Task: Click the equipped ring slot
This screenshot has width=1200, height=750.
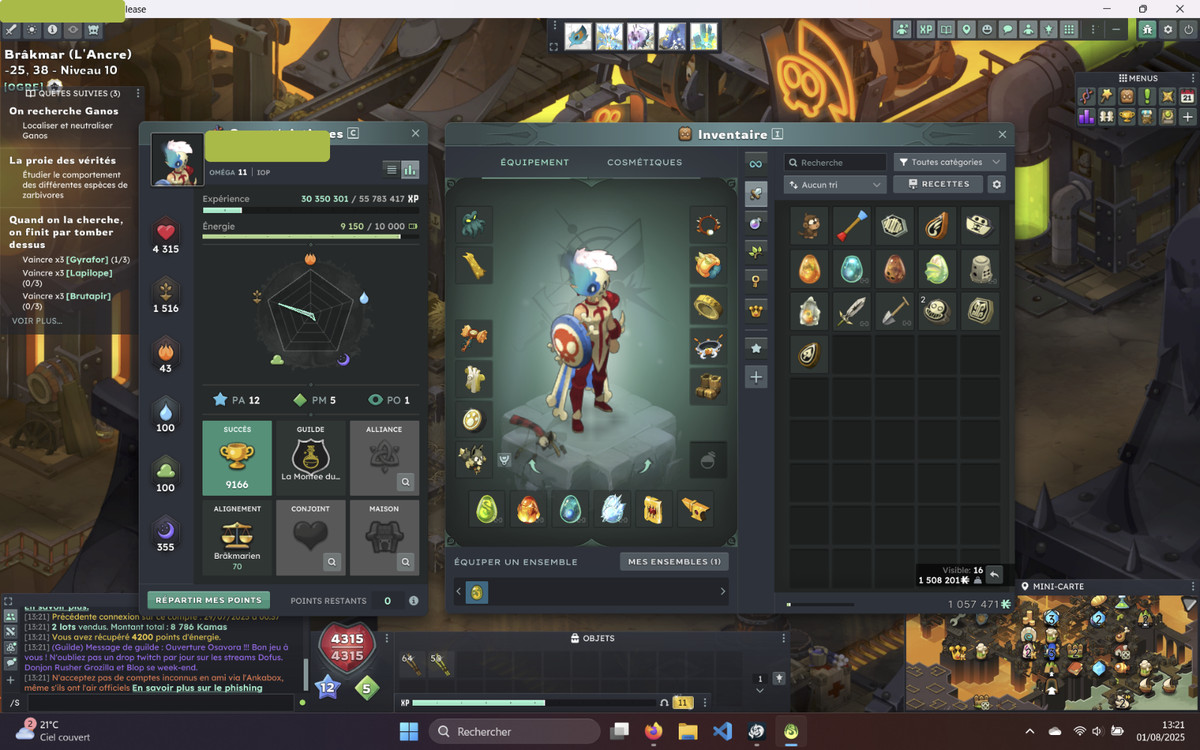Action: coord(708,307)
